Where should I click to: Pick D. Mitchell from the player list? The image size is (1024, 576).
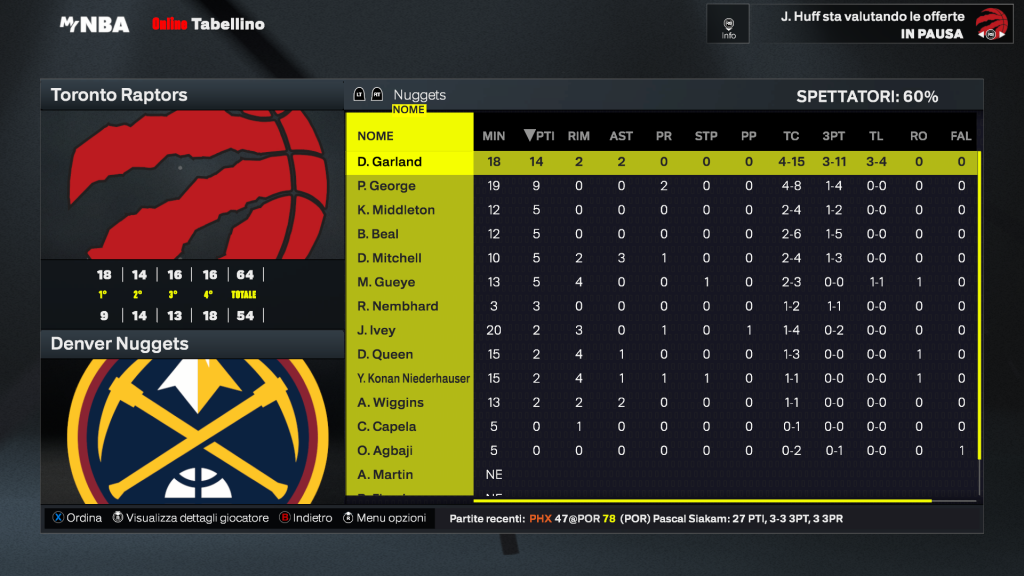pyautogui.click(x=390, y=258)
